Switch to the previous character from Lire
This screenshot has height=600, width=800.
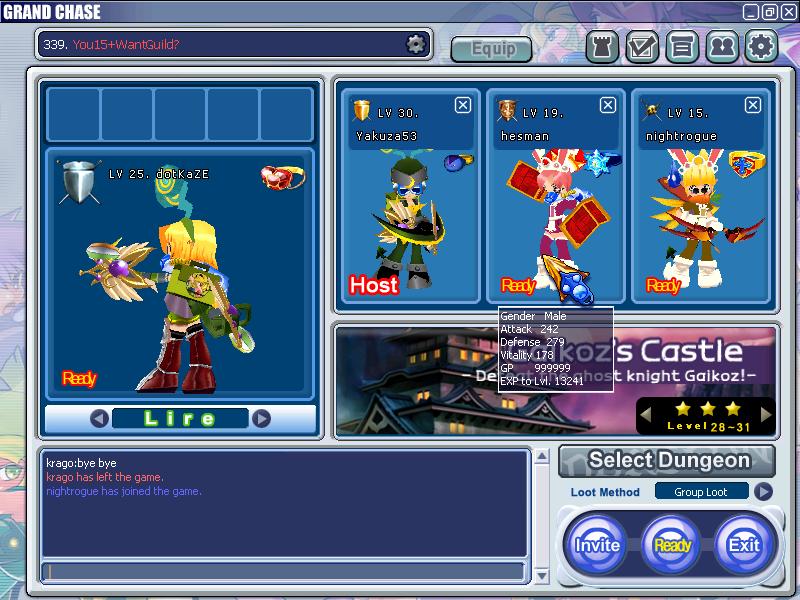click(x=99, y=418)
